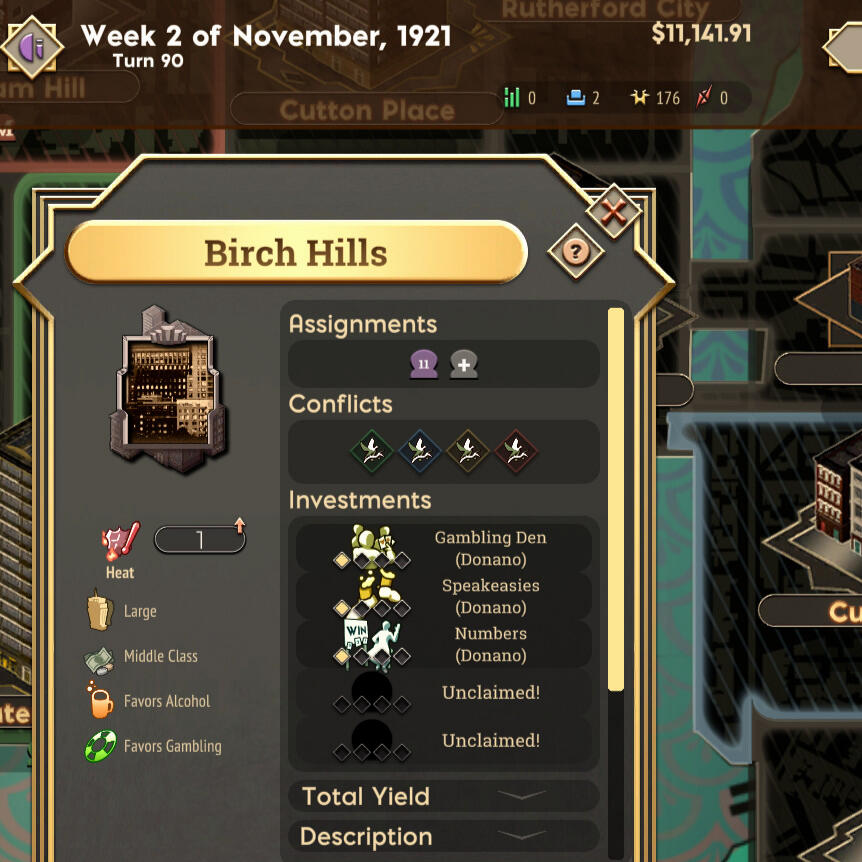Select the blue-bordered conflict dove icon
This screenshot has height=862, width=862.
coord(420,451)
